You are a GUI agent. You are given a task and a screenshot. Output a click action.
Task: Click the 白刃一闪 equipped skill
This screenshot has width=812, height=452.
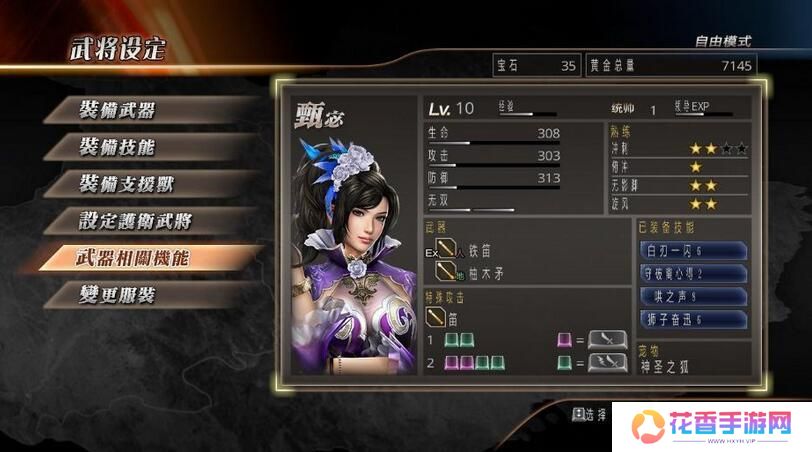[x=692, y=250]
